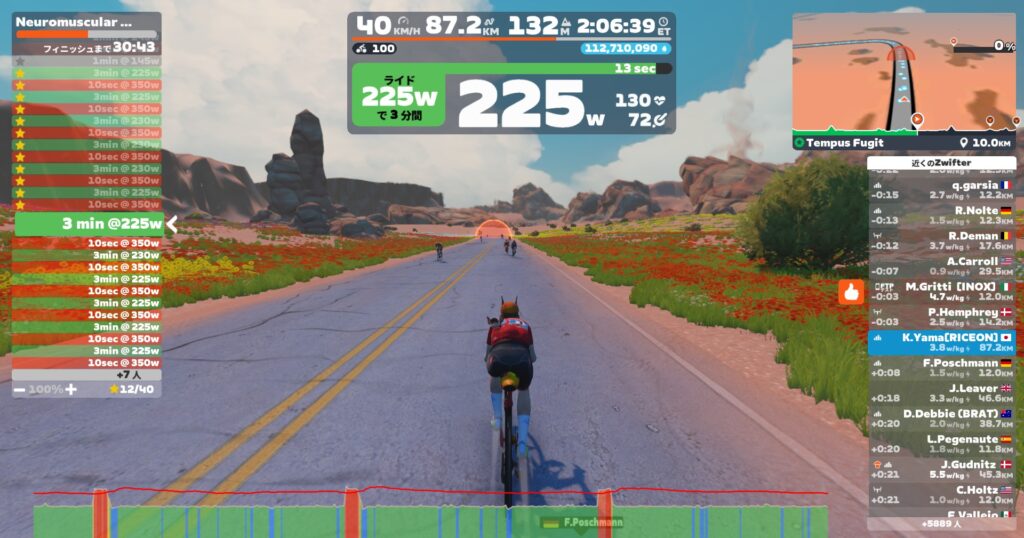The image size is (1024, 538).
Task: Collapse the workout panel with the arrow
Action: (171, 224)
